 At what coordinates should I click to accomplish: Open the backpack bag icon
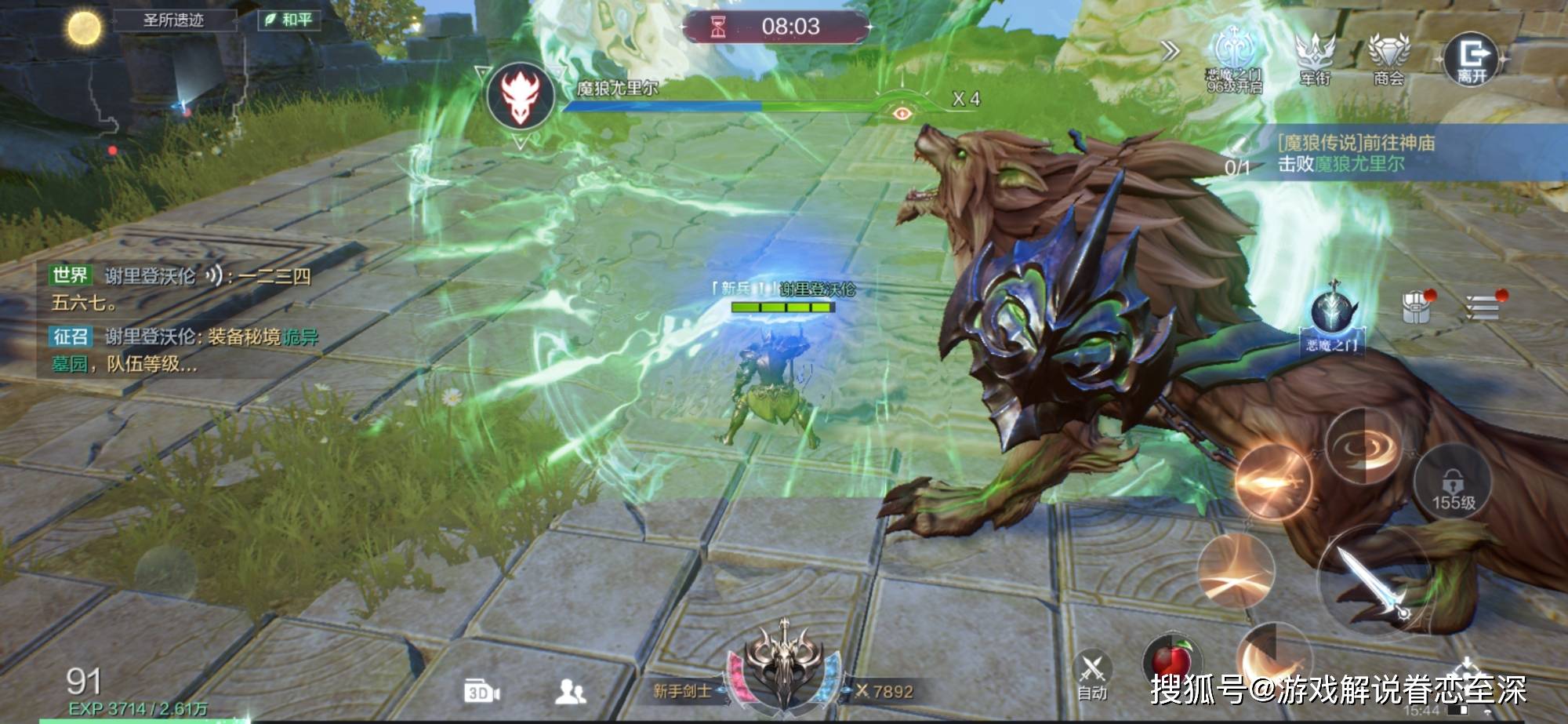click(x=1416, y=307)
